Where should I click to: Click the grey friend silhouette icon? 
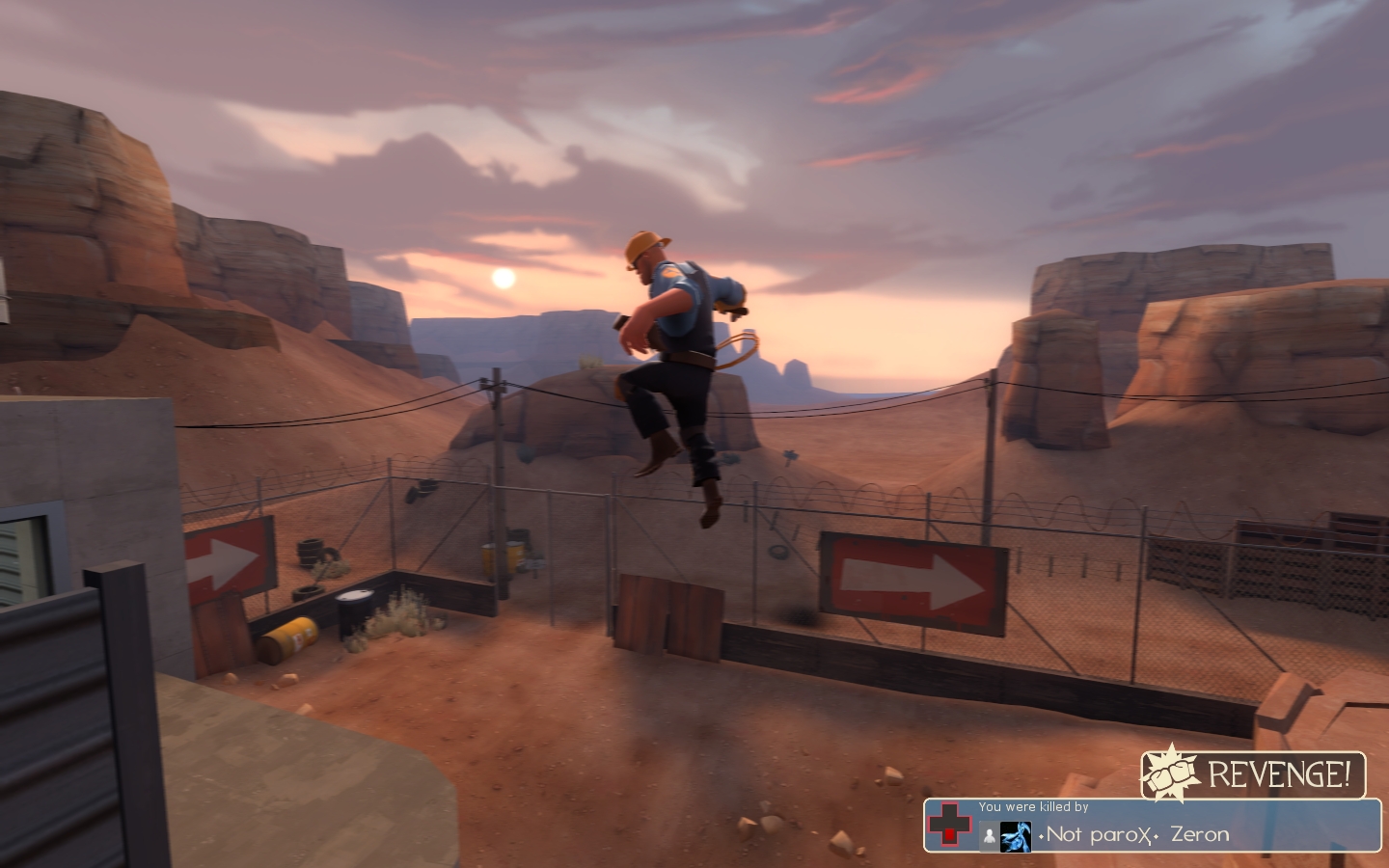(989, 836)
